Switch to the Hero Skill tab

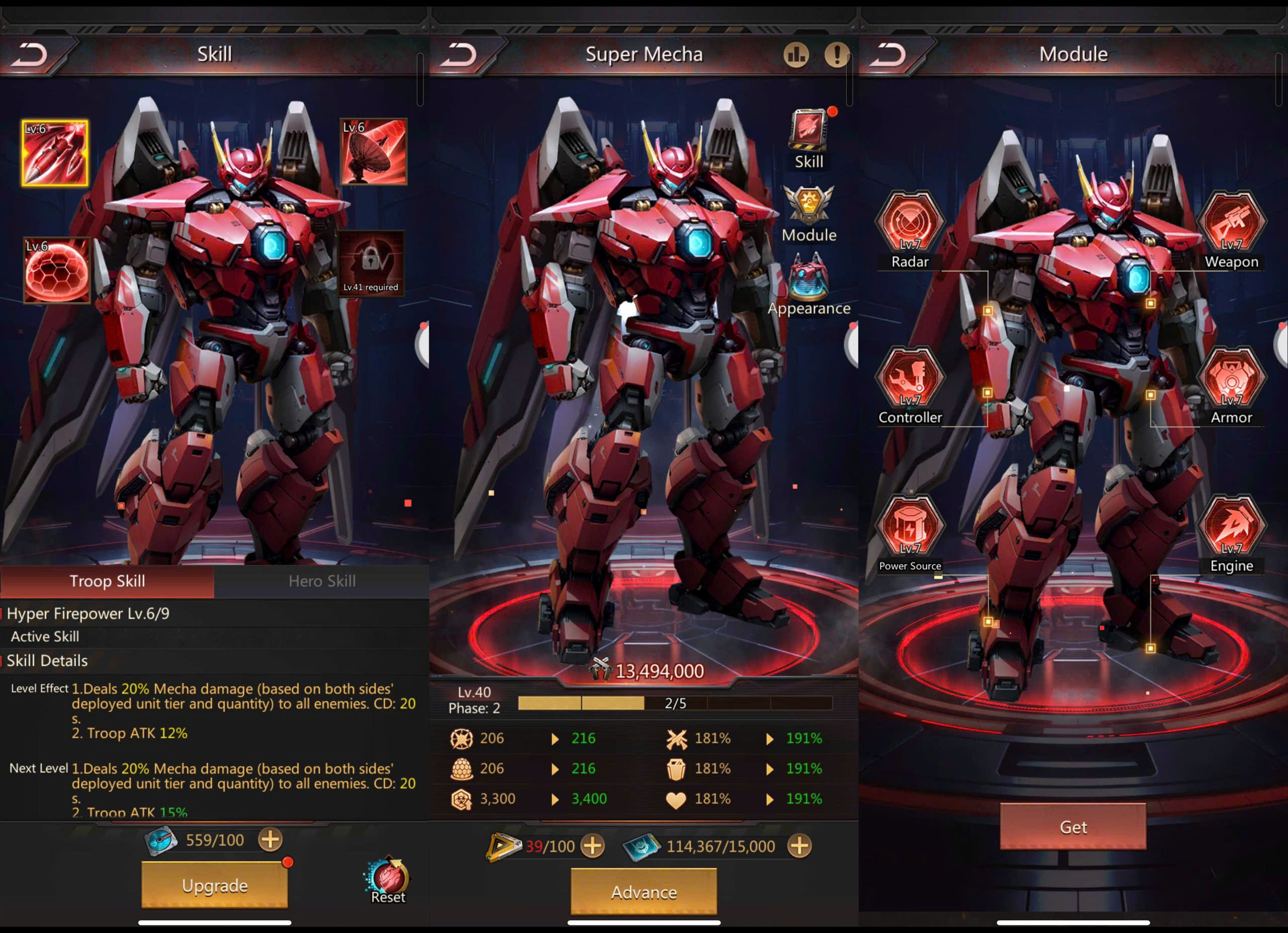[321, 581]
